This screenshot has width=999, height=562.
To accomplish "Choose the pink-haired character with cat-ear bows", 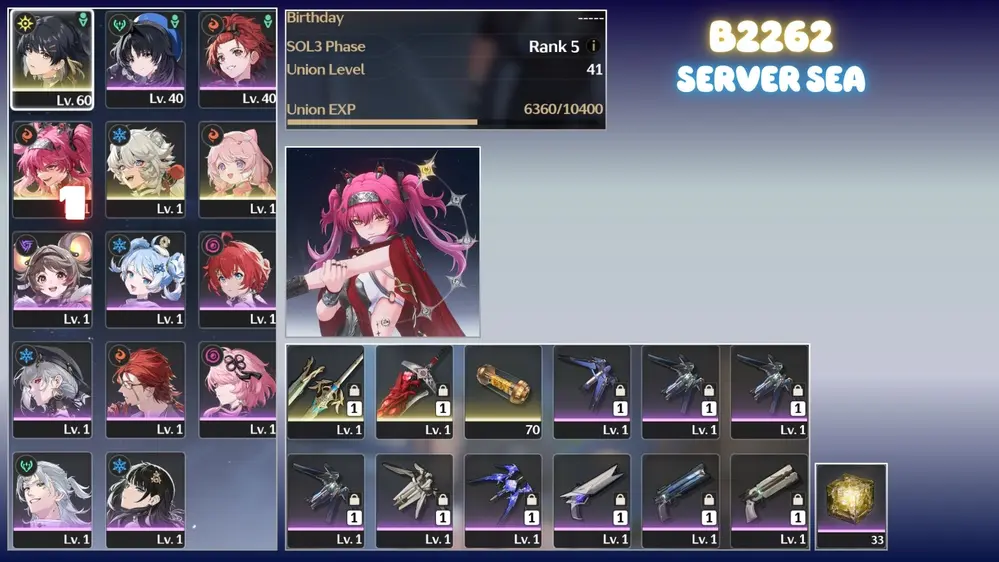I will pyautogui.click(x=238, y=169).
